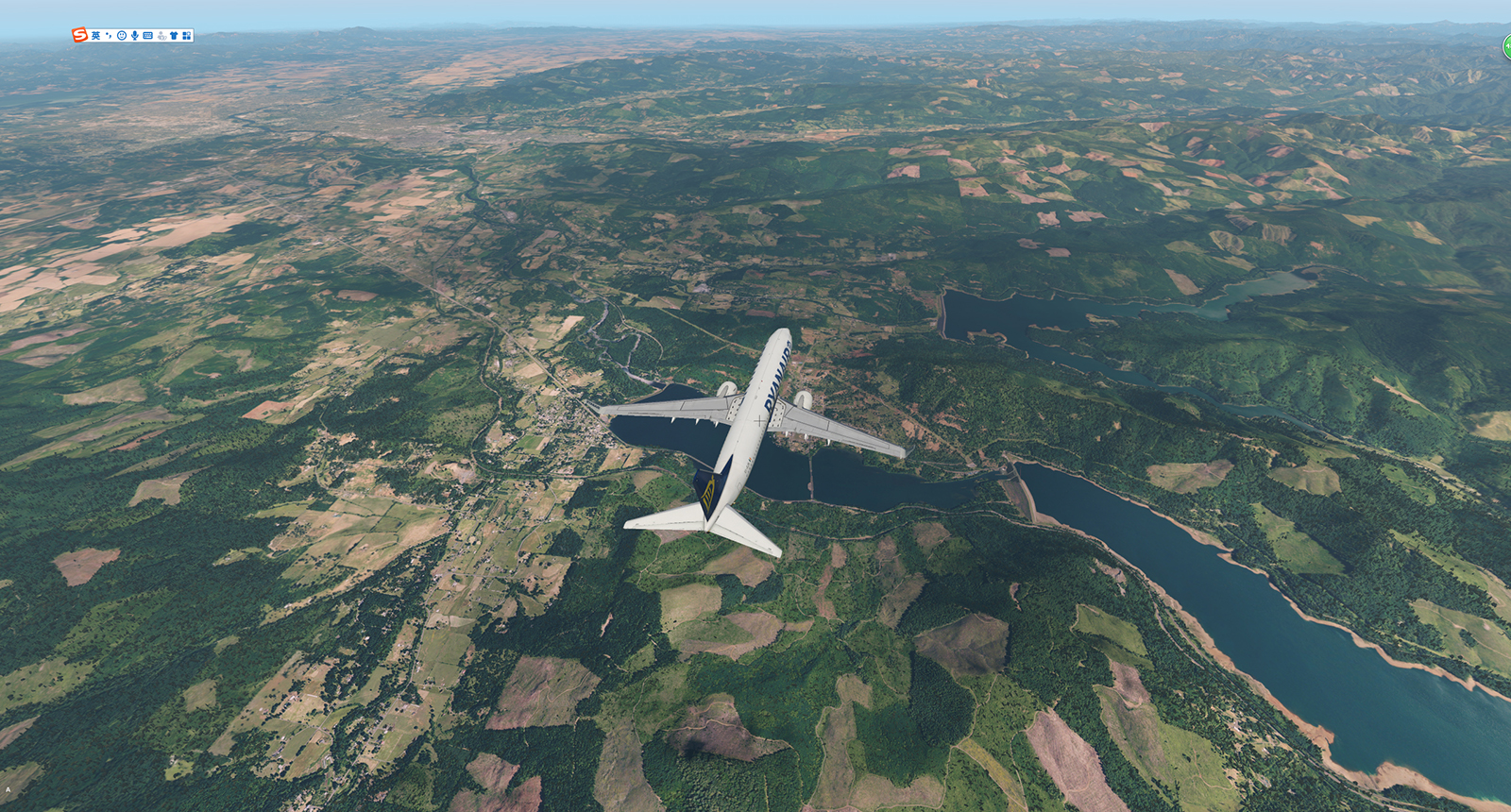
Task: Open the Sogou skin changer shirt icon
Action: [176, 36]
